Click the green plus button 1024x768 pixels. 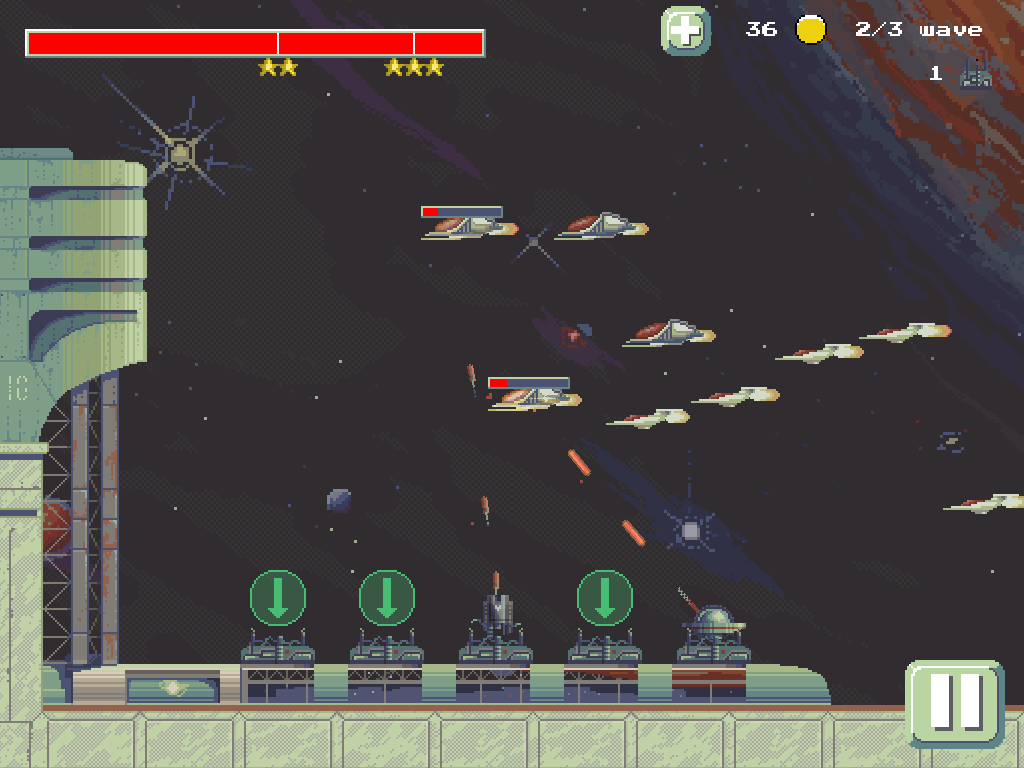coord(686,30)
